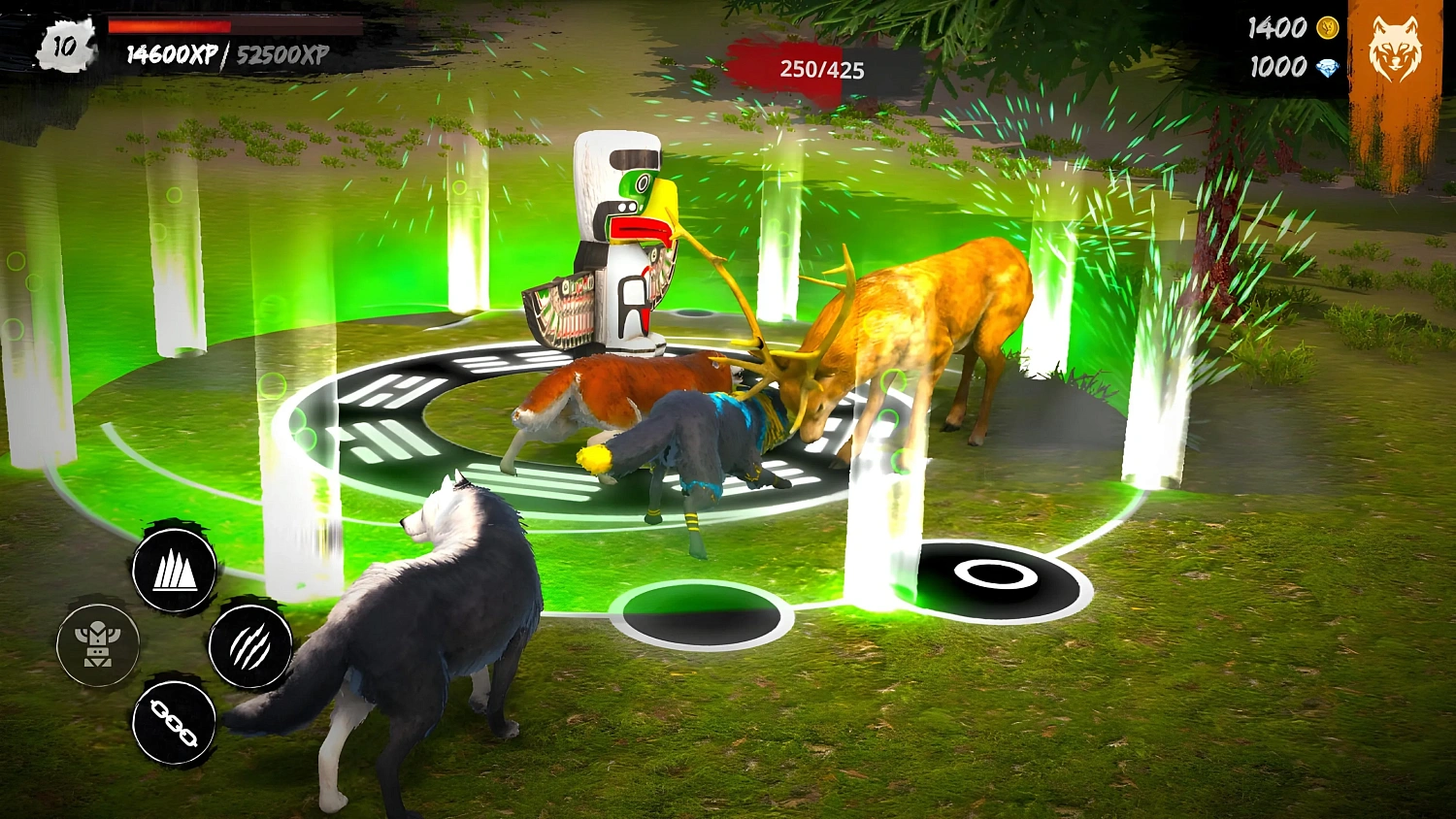Toggle the totem ability on cooldown
Image resolution: width=1456 pixels, height=819 pixels.
coord(97,643)
